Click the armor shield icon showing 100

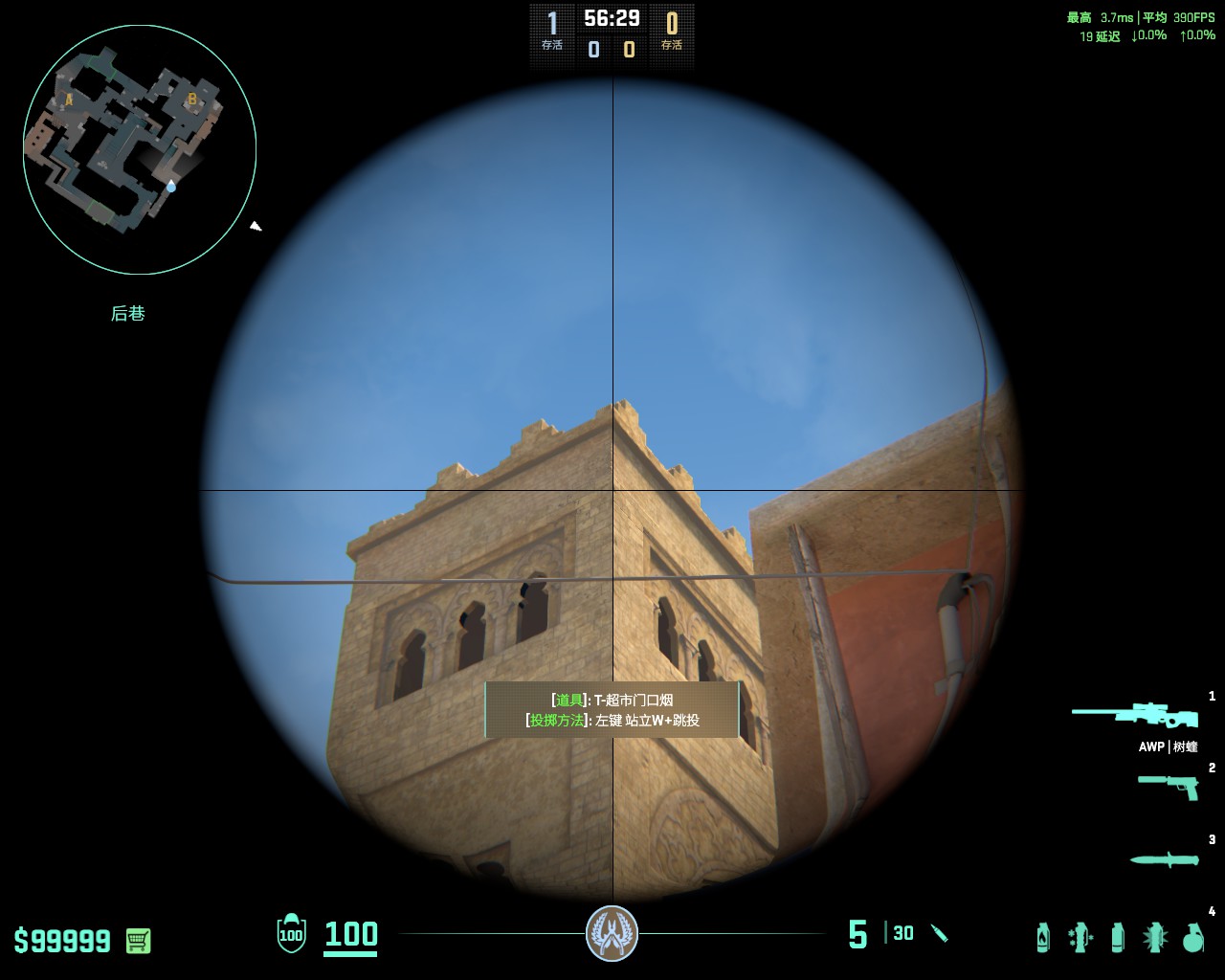point(291,936)
